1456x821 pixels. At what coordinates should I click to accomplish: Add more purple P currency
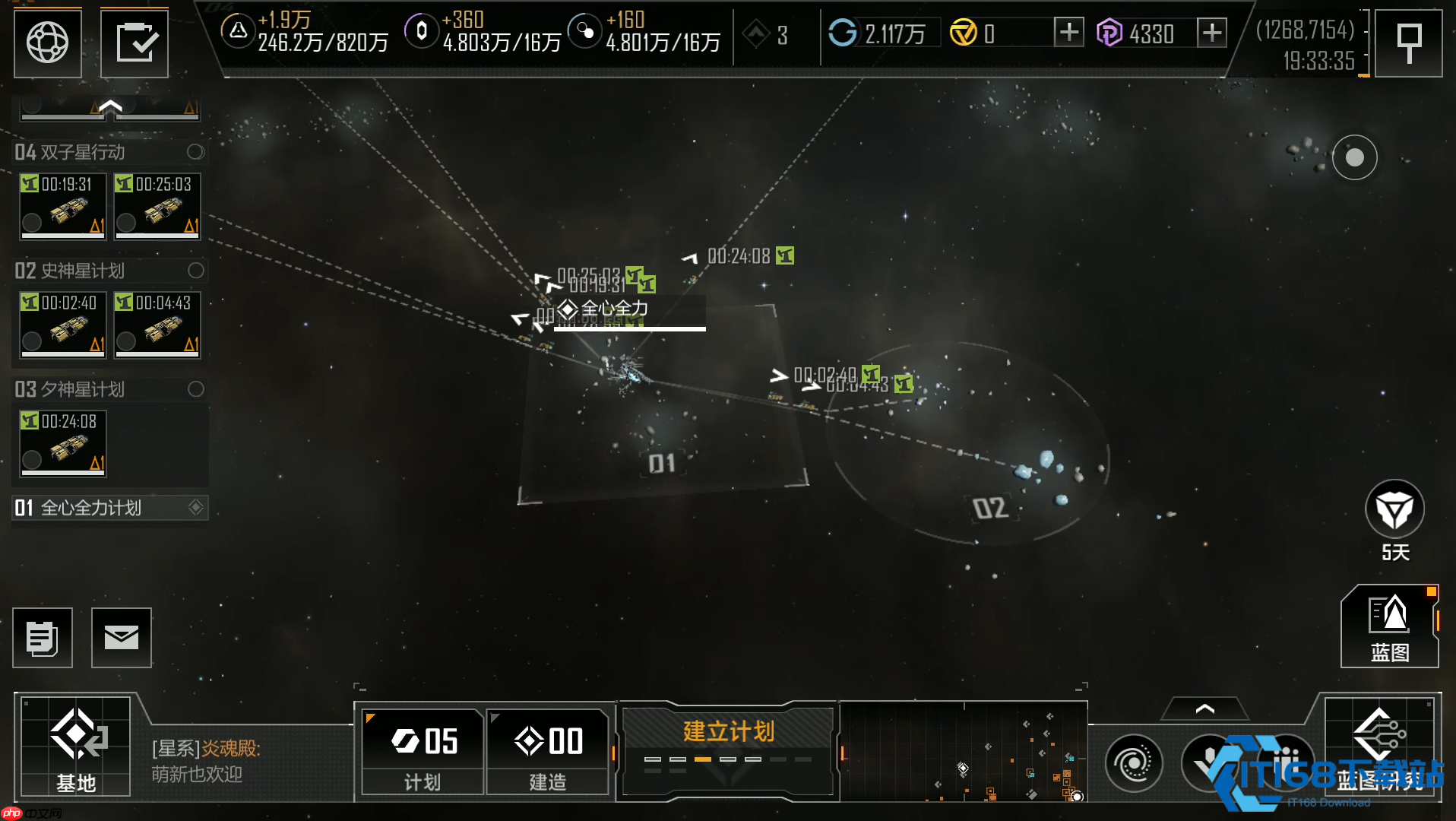pos(1211,33)
